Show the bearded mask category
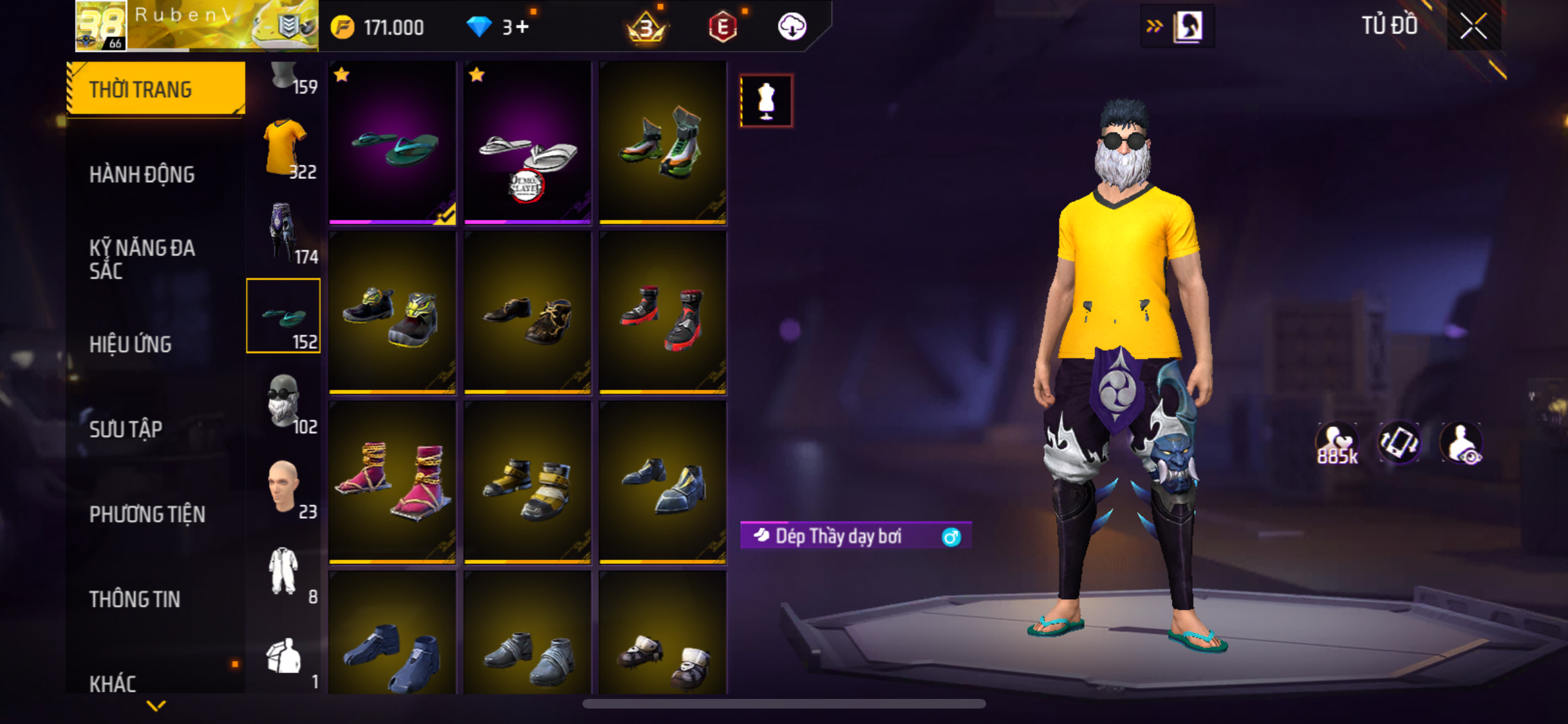The width and height of the screenshot is (1568, 724). tap(285, 402)
